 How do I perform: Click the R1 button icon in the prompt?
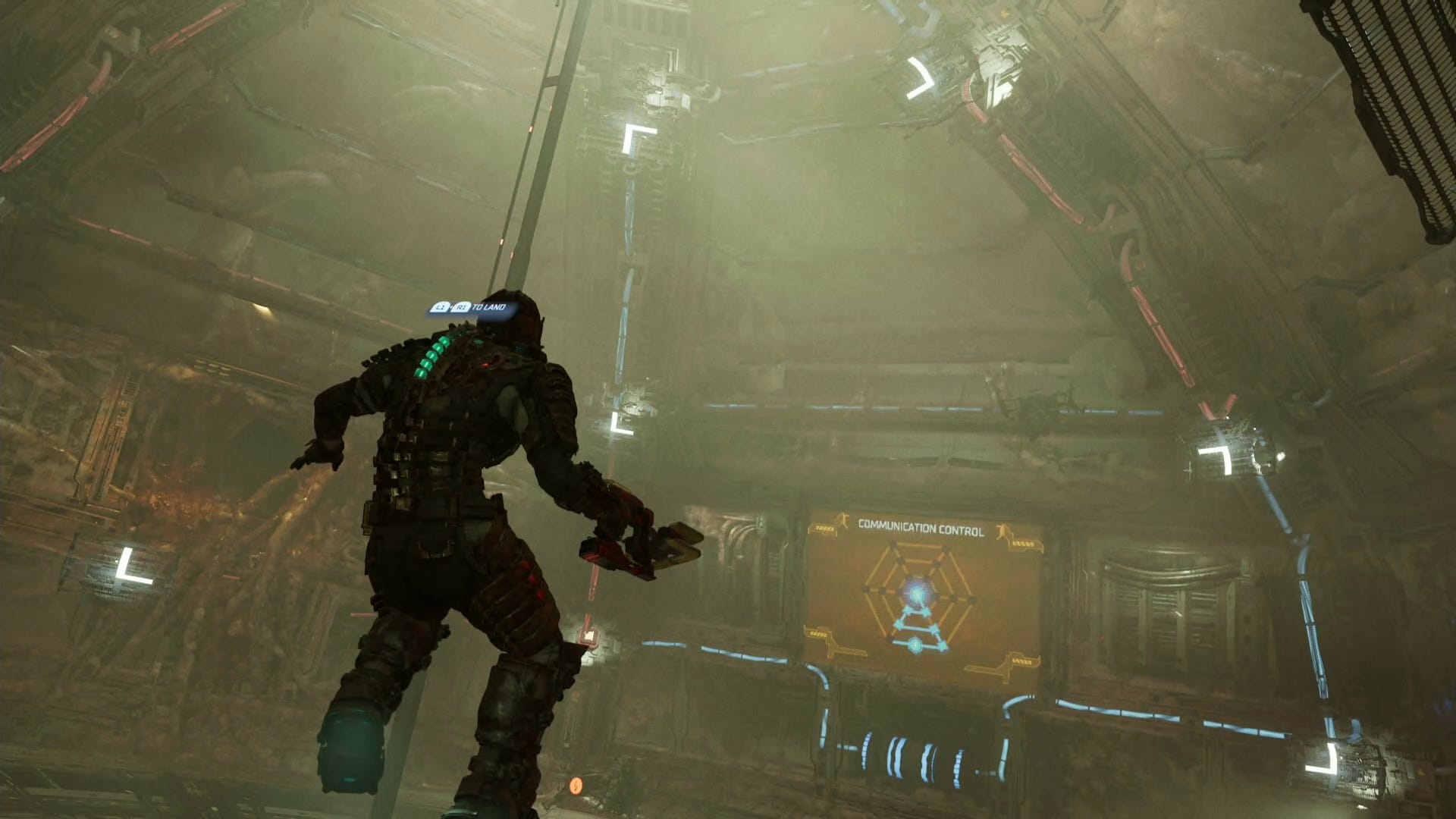pos(461,307)
